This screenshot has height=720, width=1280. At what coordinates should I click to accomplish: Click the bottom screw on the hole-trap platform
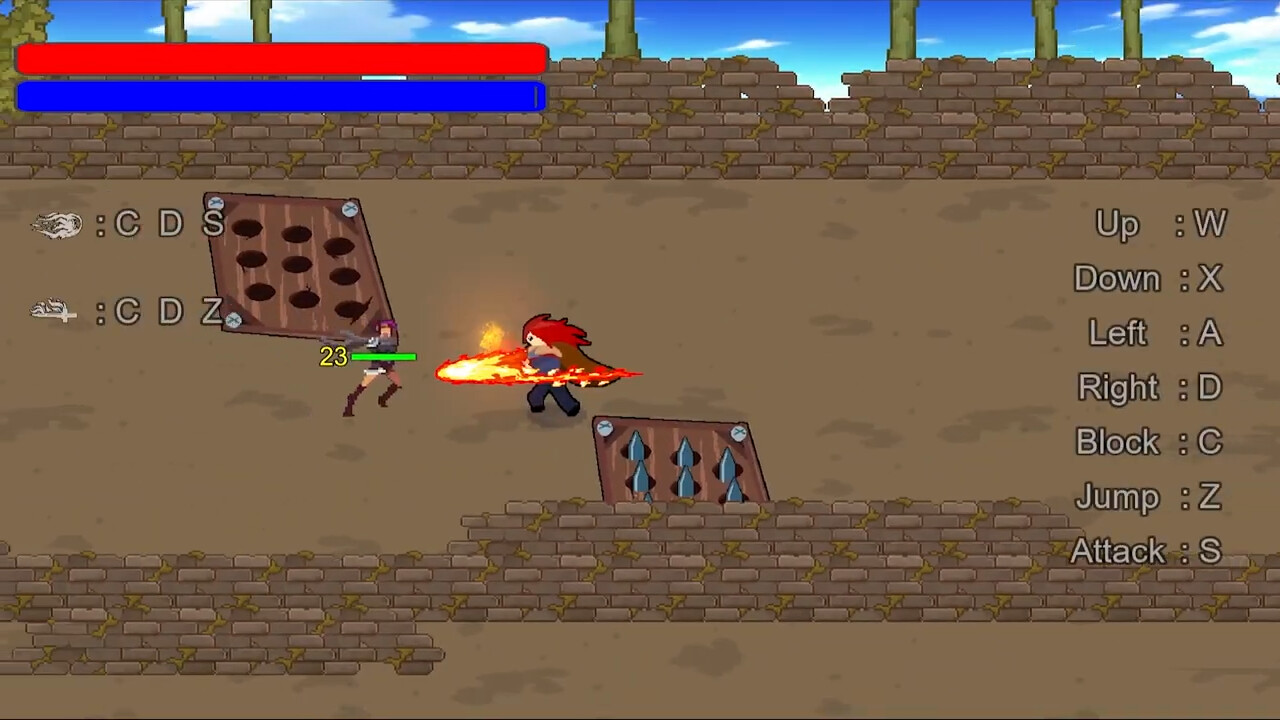pyautogui.click(x=234, y=320)
